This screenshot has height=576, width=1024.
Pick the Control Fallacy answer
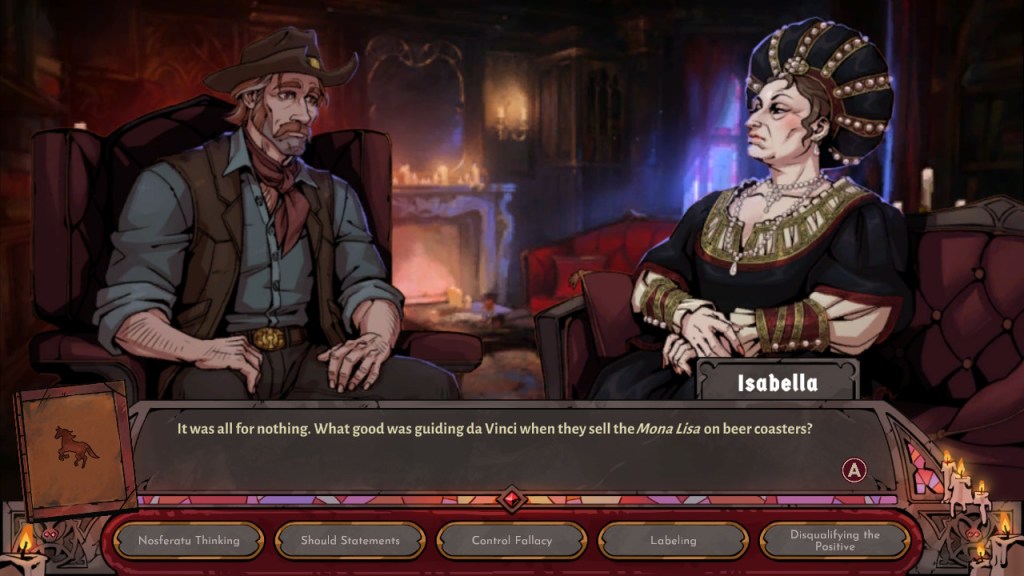[x=512, y=541]
